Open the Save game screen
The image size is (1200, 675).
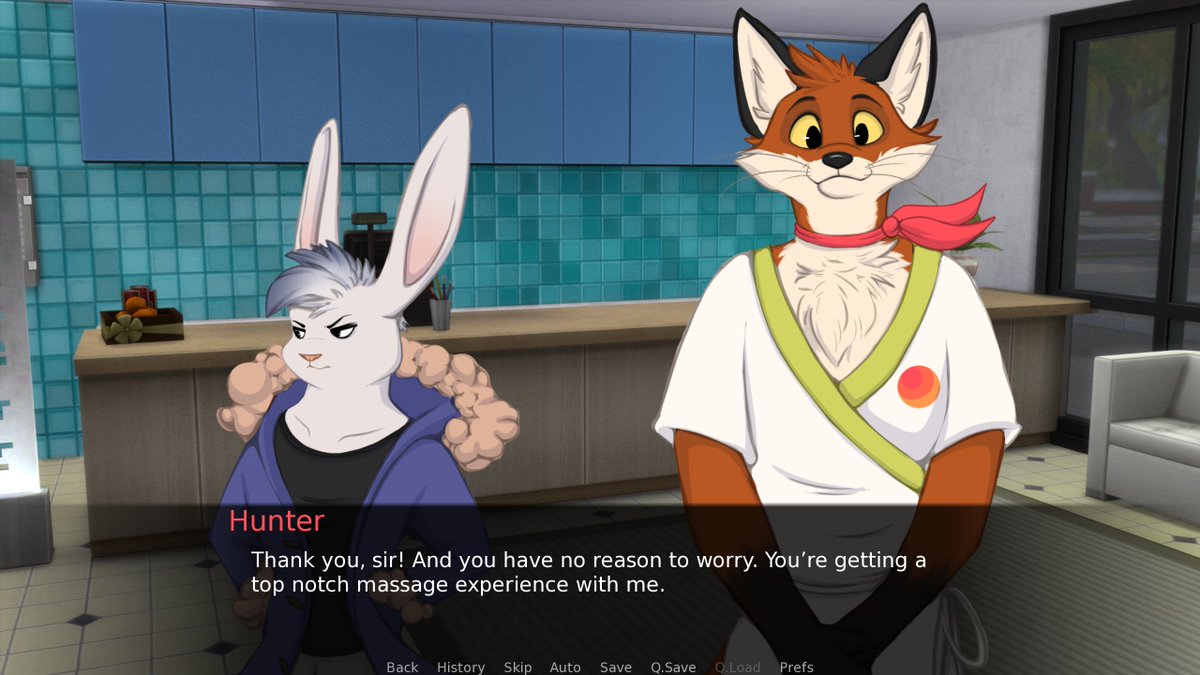(615, 667)
